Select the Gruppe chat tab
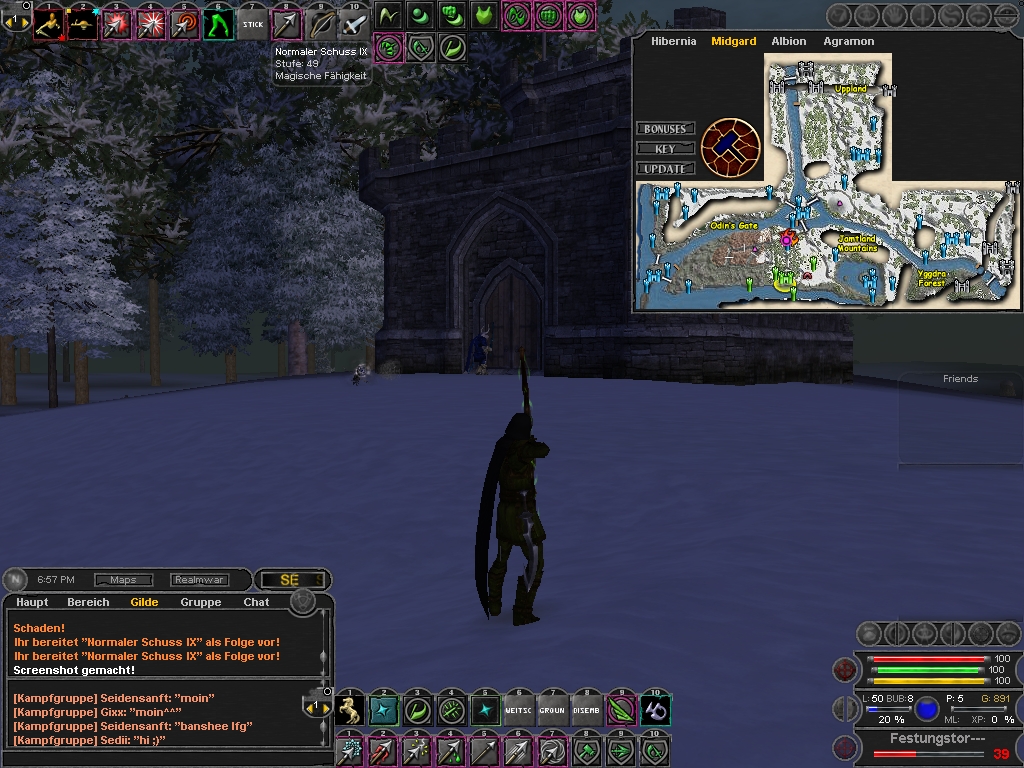 (x=200, y=602)
